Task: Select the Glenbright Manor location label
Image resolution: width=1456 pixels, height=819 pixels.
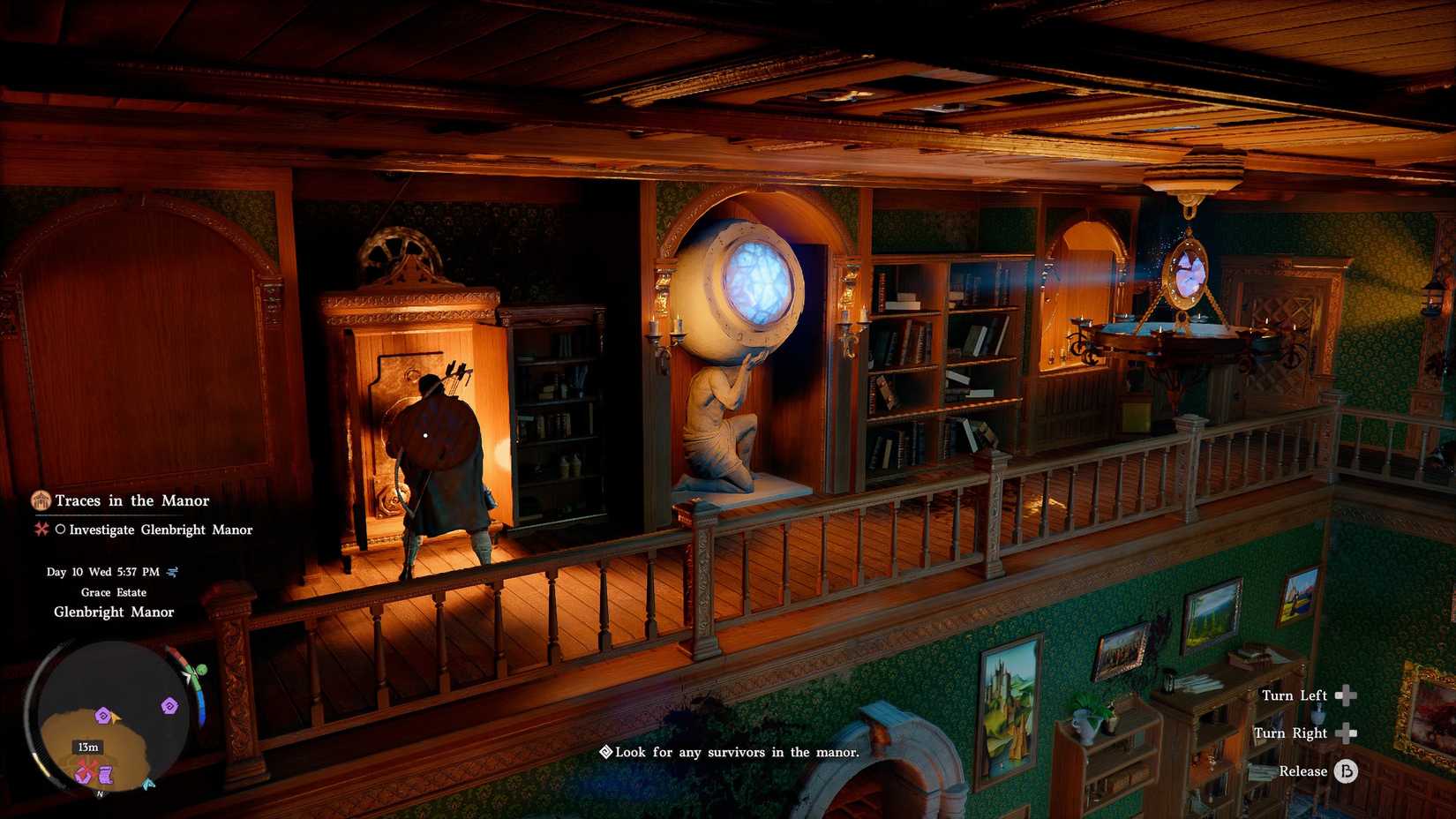Action: tap(115, 612)
